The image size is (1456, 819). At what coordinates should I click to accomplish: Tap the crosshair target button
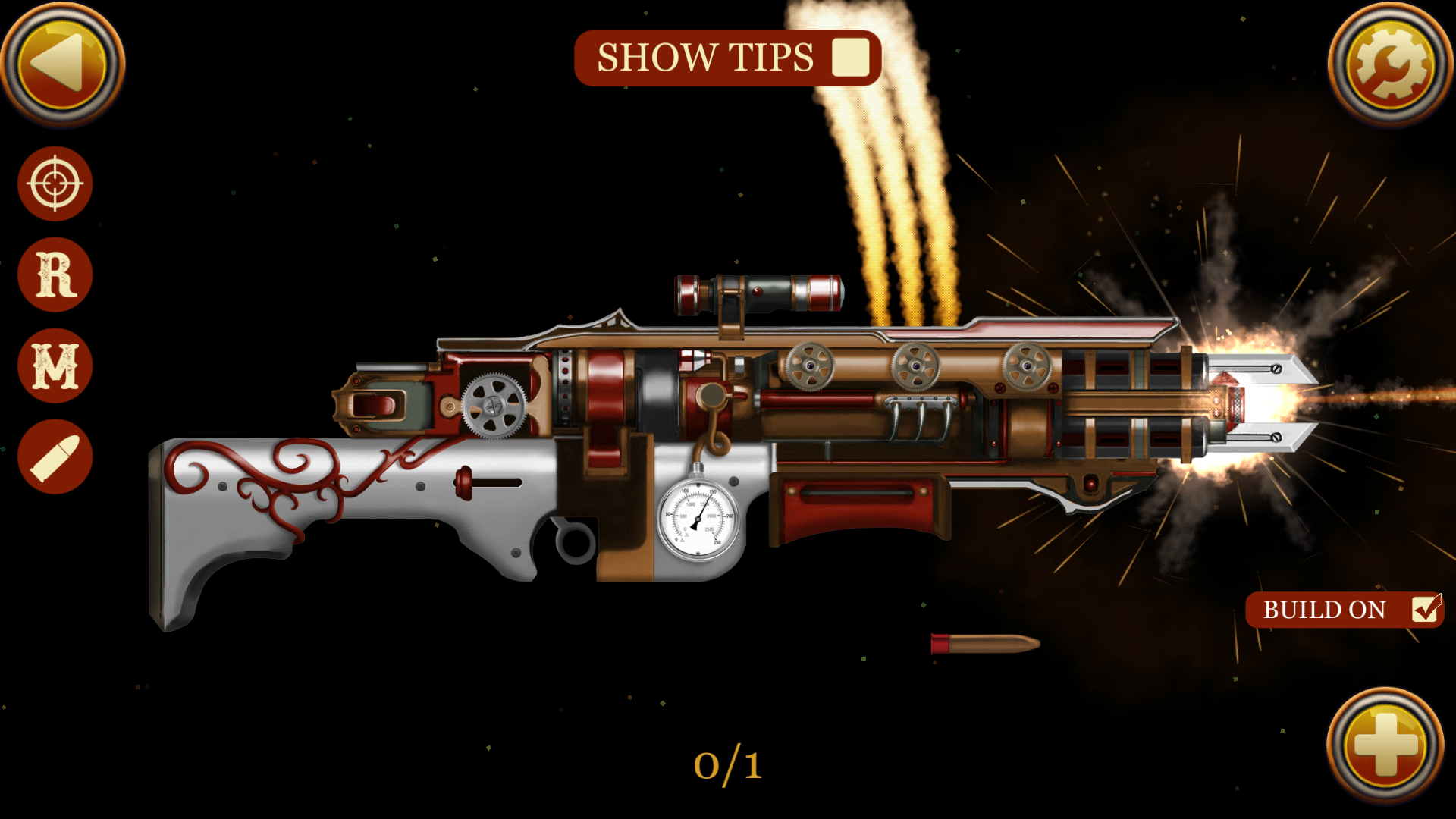[55, 184]
